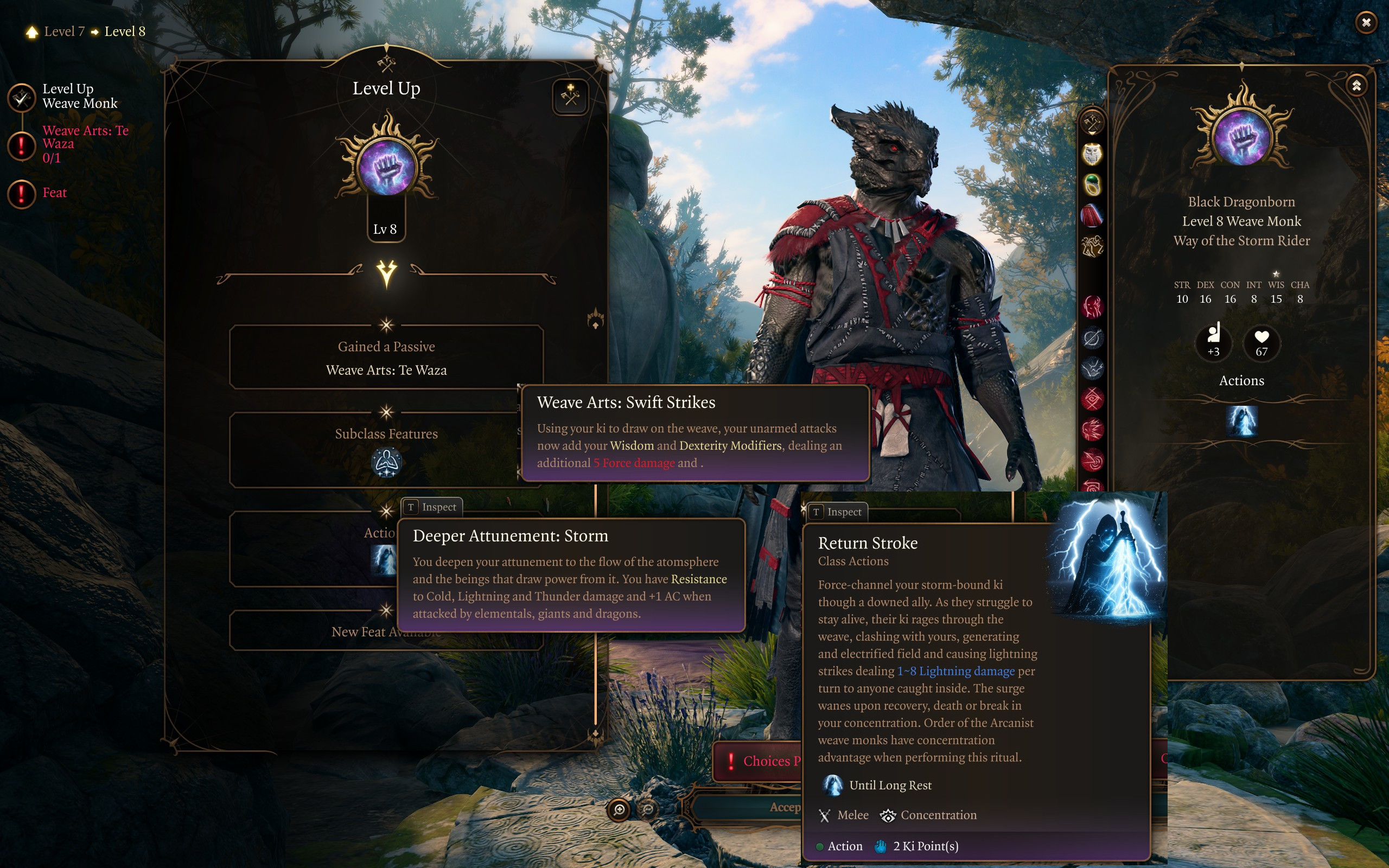
Task: Click the white owl icon
Action: tap(1092, 154)
